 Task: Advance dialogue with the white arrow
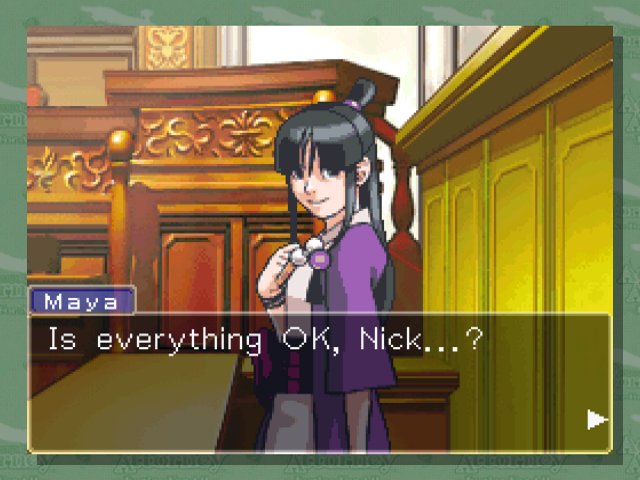(597, 420)
